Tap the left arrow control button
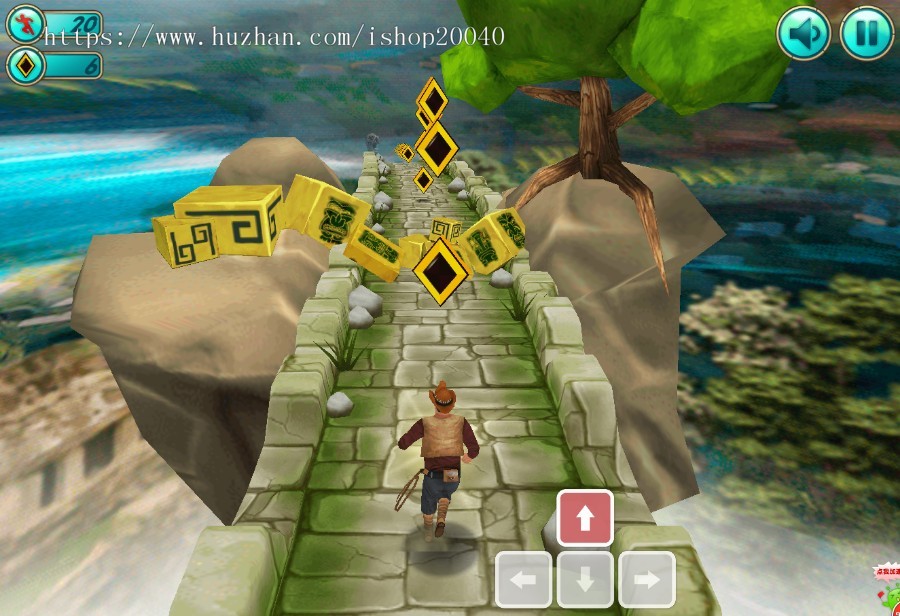 (523, 579)
